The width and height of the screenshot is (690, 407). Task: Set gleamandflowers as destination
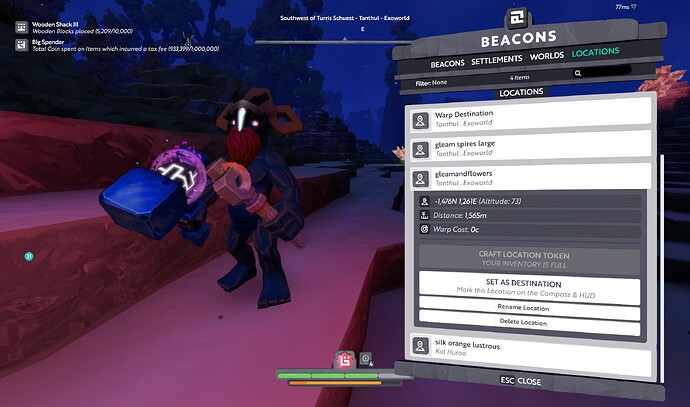(x=528, y=288)
